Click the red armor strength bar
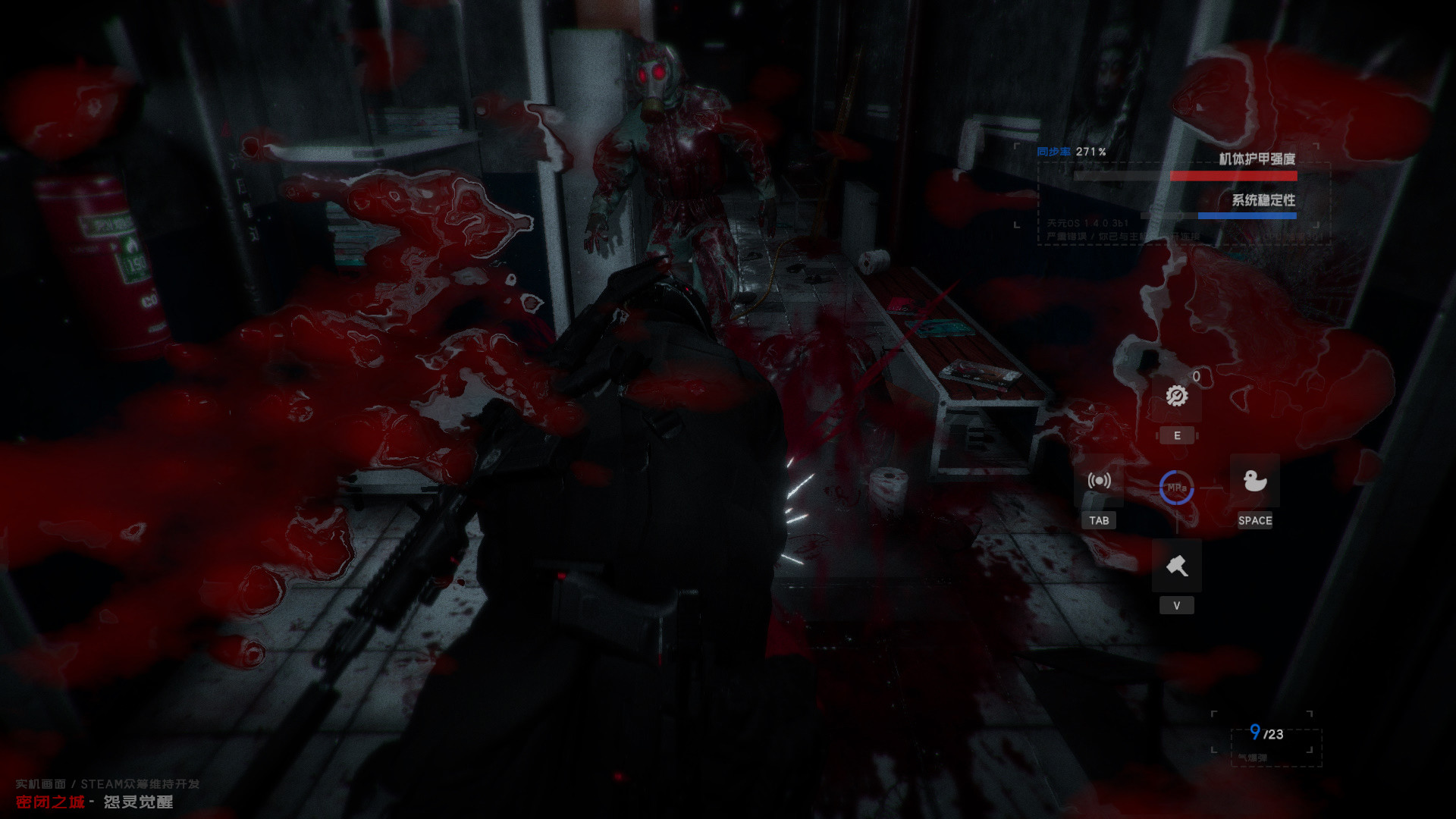This screenshot has height=819, width=1456. coord(1233,175)
